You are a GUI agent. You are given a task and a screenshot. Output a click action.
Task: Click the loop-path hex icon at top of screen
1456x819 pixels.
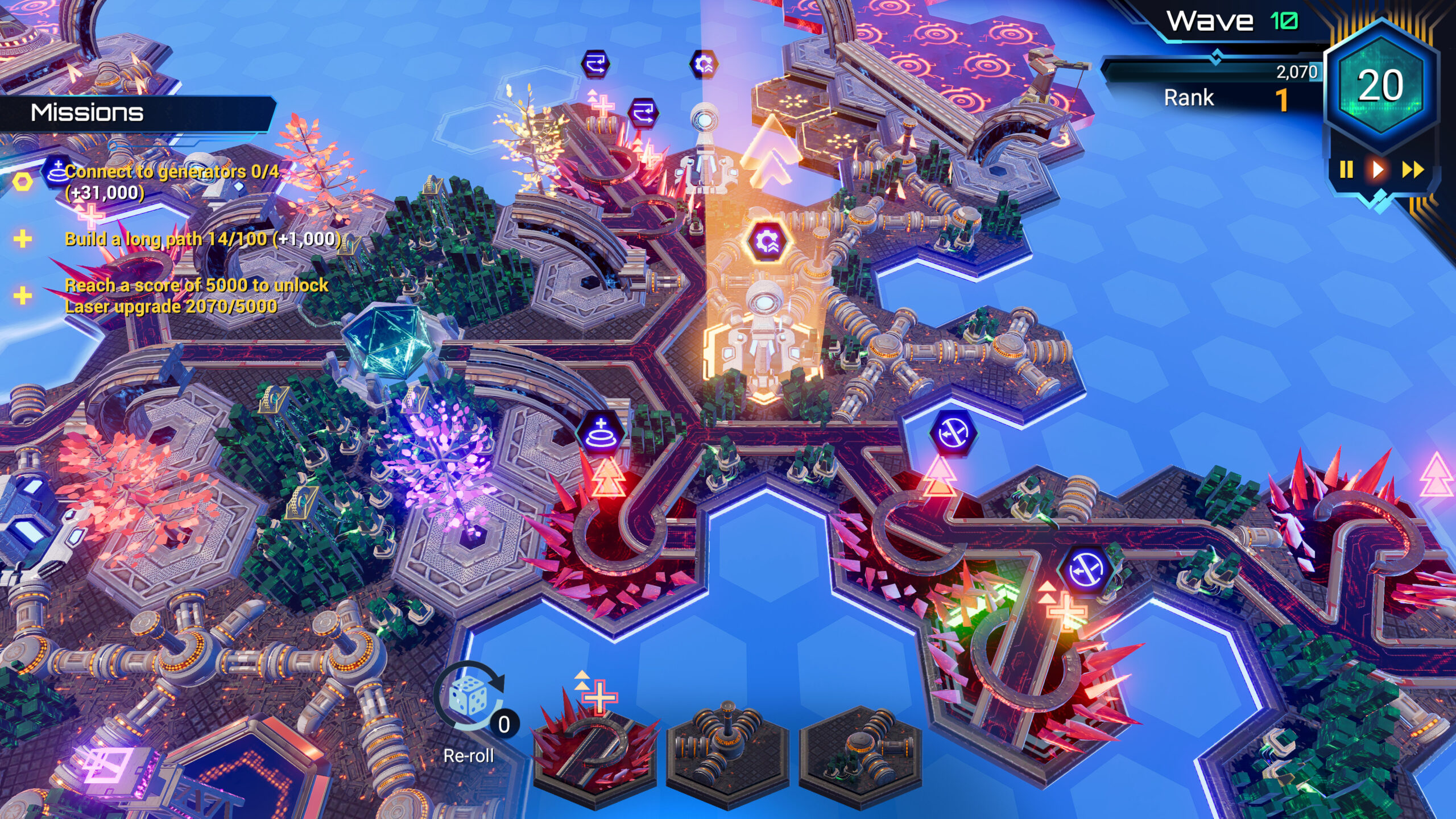595,64
